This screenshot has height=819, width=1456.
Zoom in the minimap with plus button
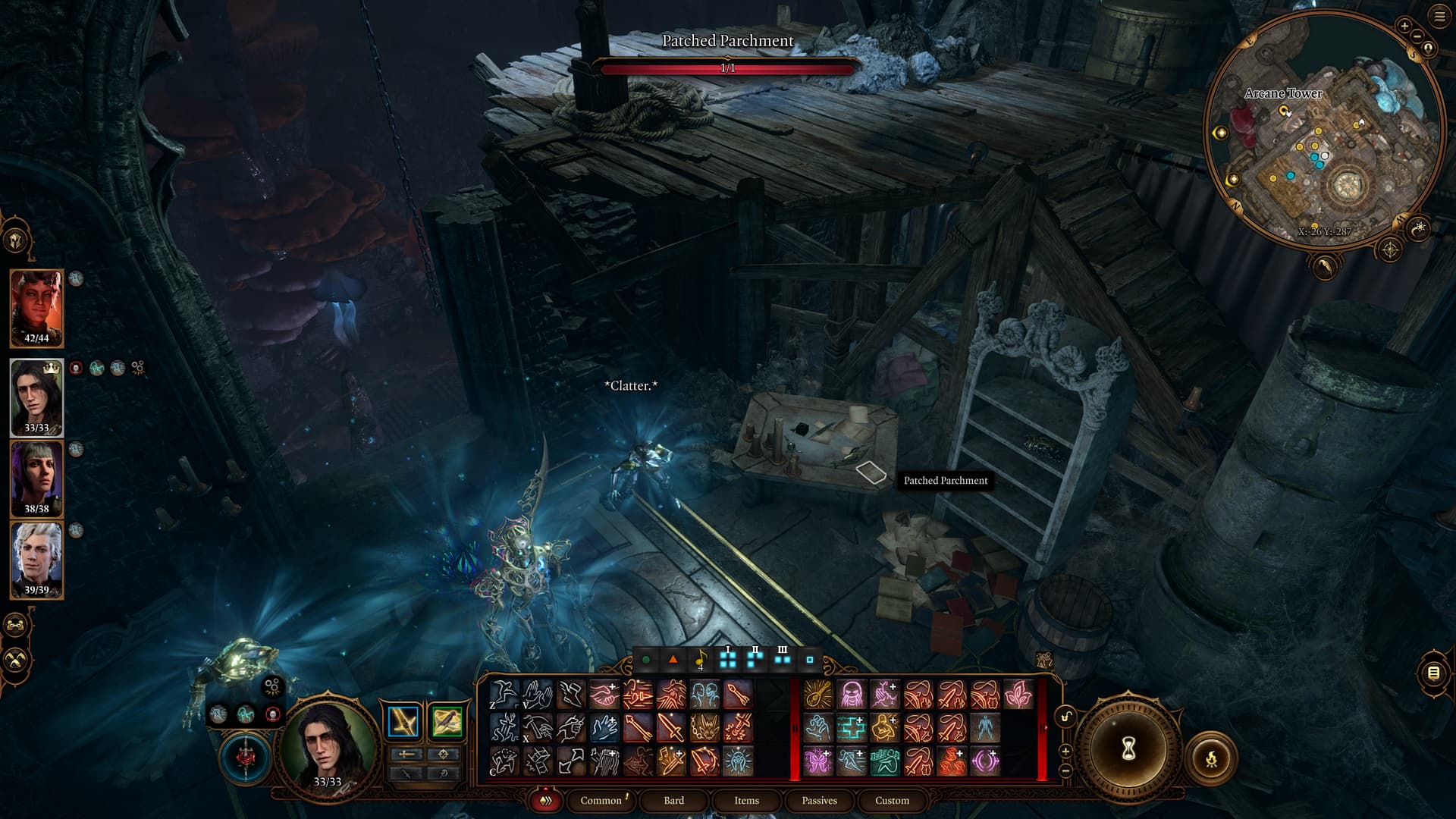[1404, 26]
